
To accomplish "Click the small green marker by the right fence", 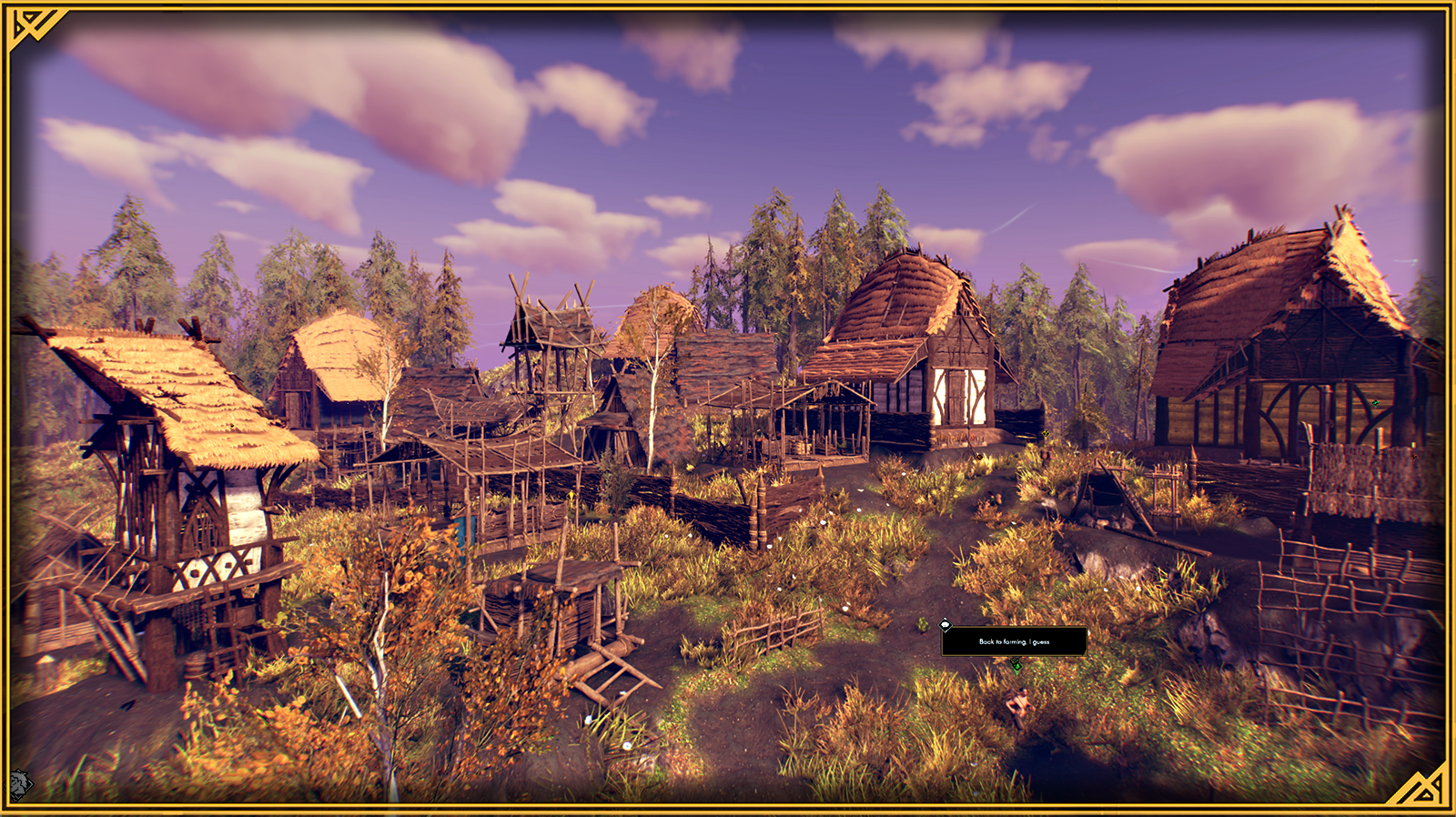I will point(1413,445).
